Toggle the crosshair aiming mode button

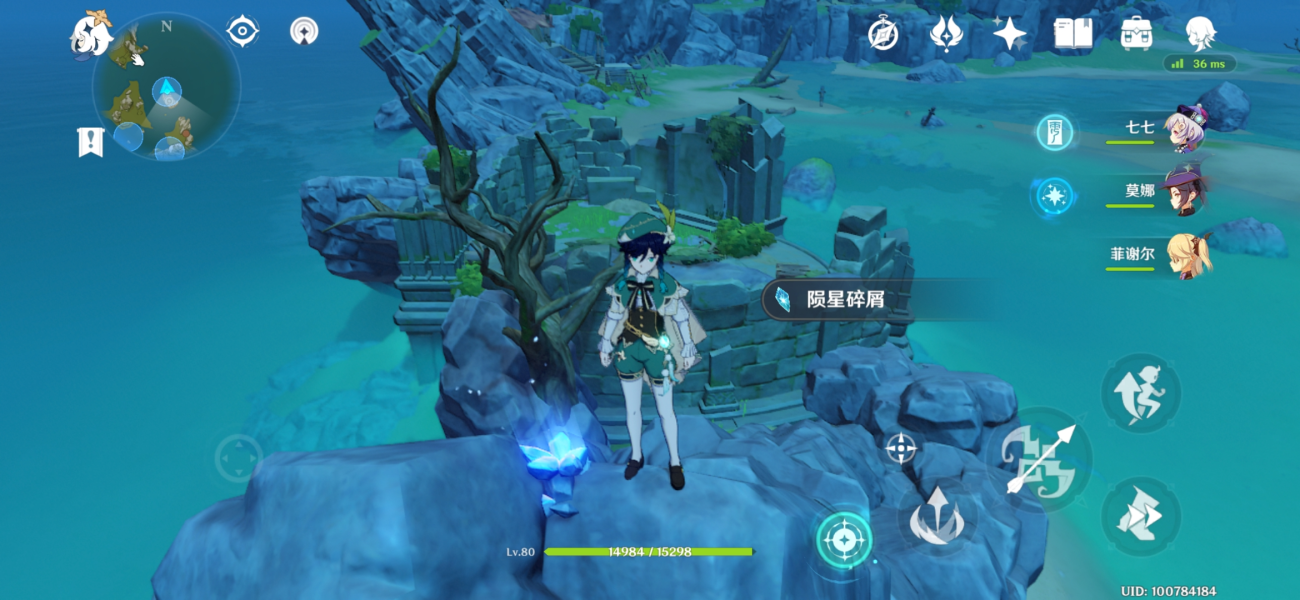(901, 449)
